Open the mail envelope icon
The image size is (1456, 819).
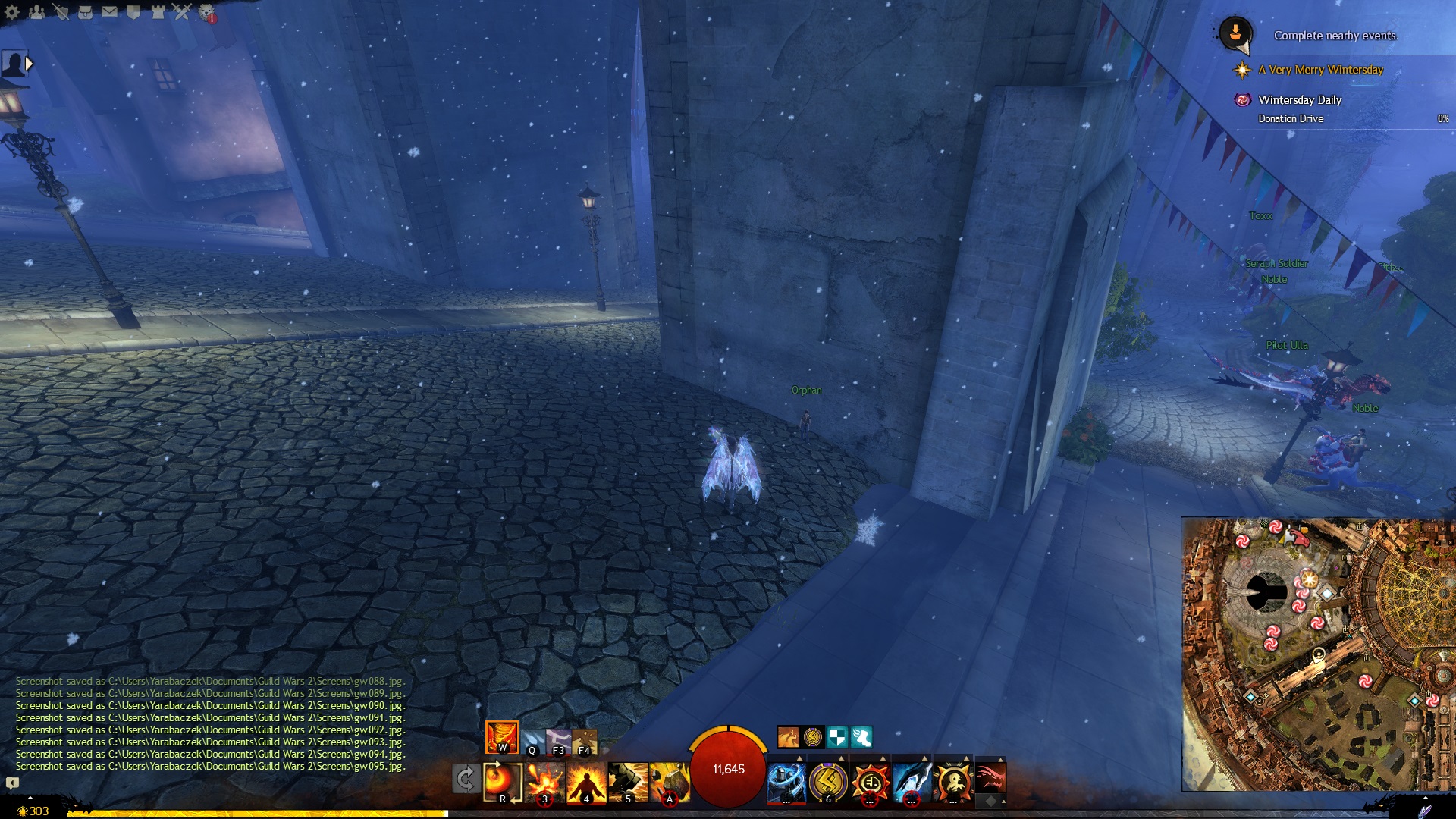(x=109, y=12)
